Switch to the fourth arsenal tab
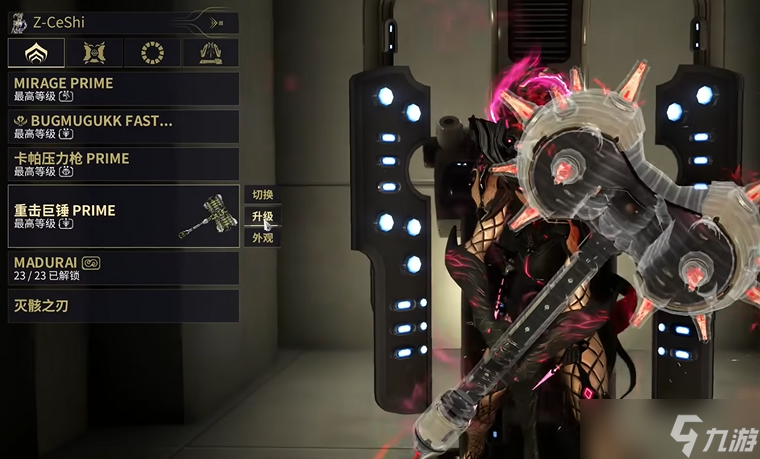Image resolution: width=760 pixels, height=459 pixels. tap(211, 52)
